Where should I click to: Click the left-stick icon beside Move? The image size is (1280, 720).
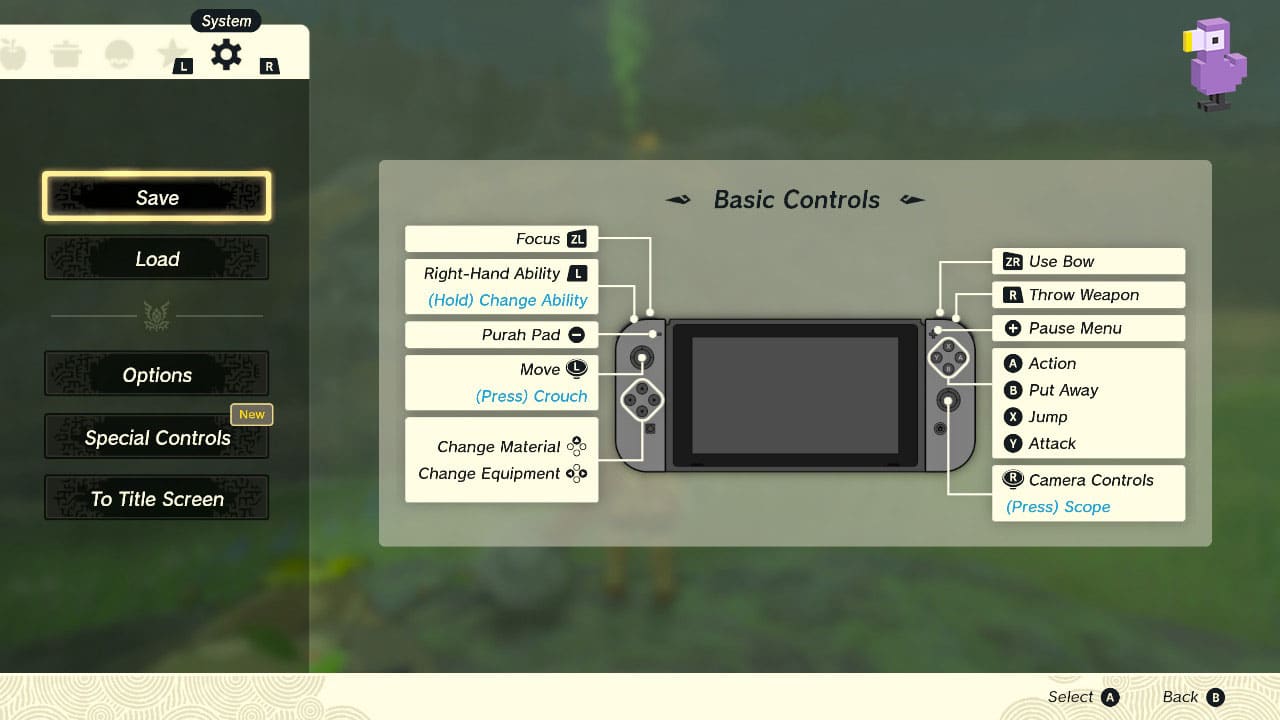[x=576, y=369]
